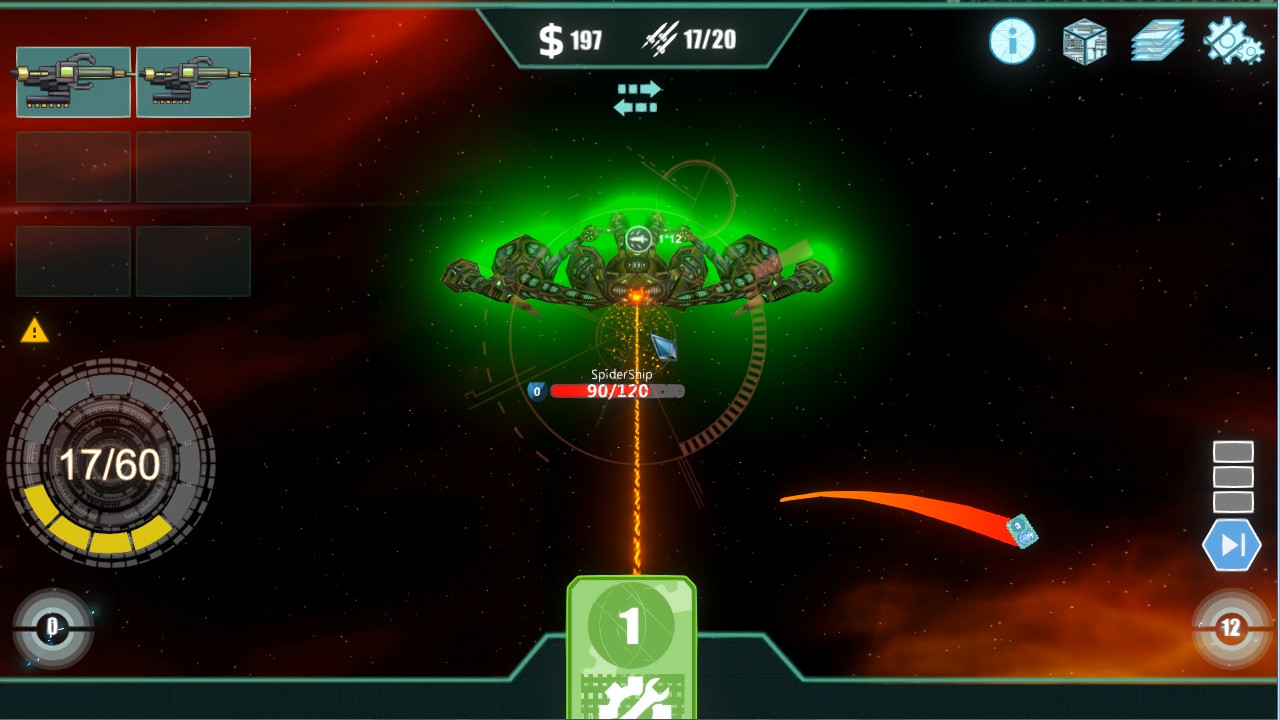Toggle the top gray slot on the right side
Screen dimensions: 1280x720
point(1233,451)
